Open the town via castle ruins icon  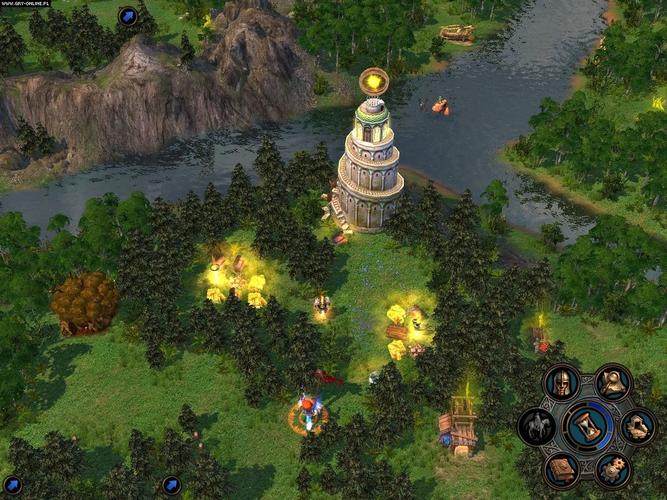[x=639, y=427]
